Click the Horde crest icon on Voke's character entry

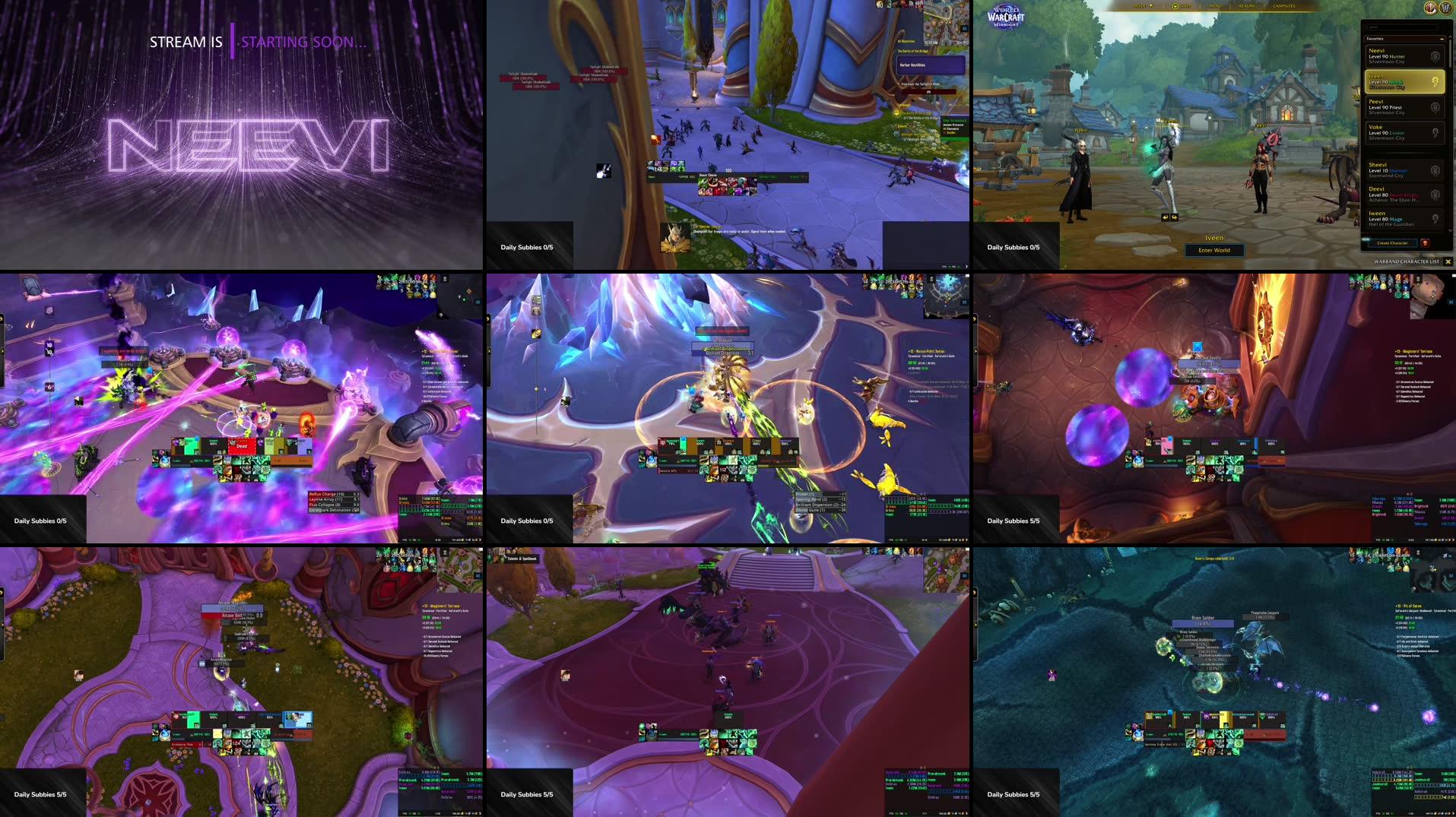(x=1436, y=131)
